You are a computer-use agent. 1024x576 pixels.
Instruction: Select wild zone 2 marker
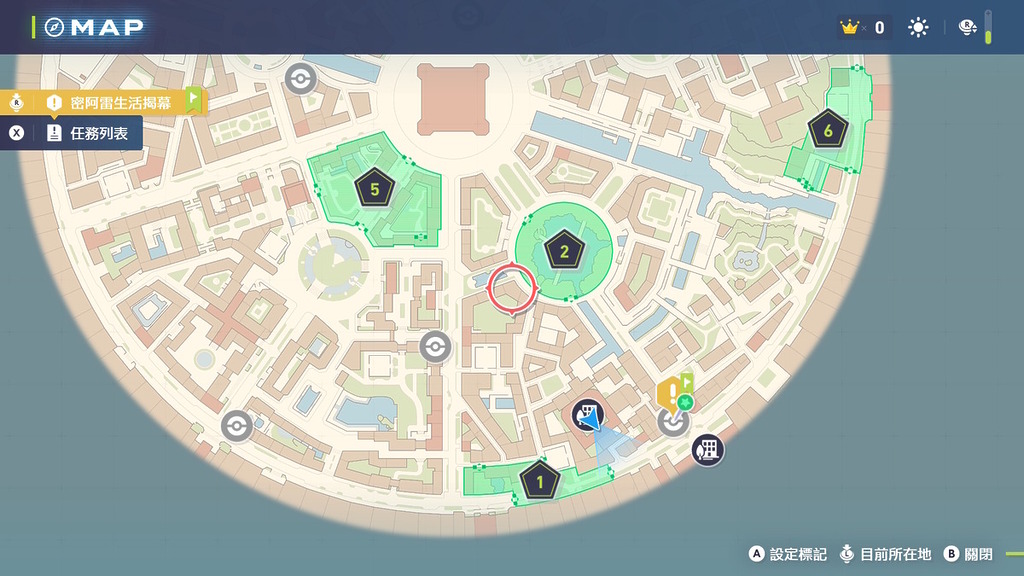(564, 250)
